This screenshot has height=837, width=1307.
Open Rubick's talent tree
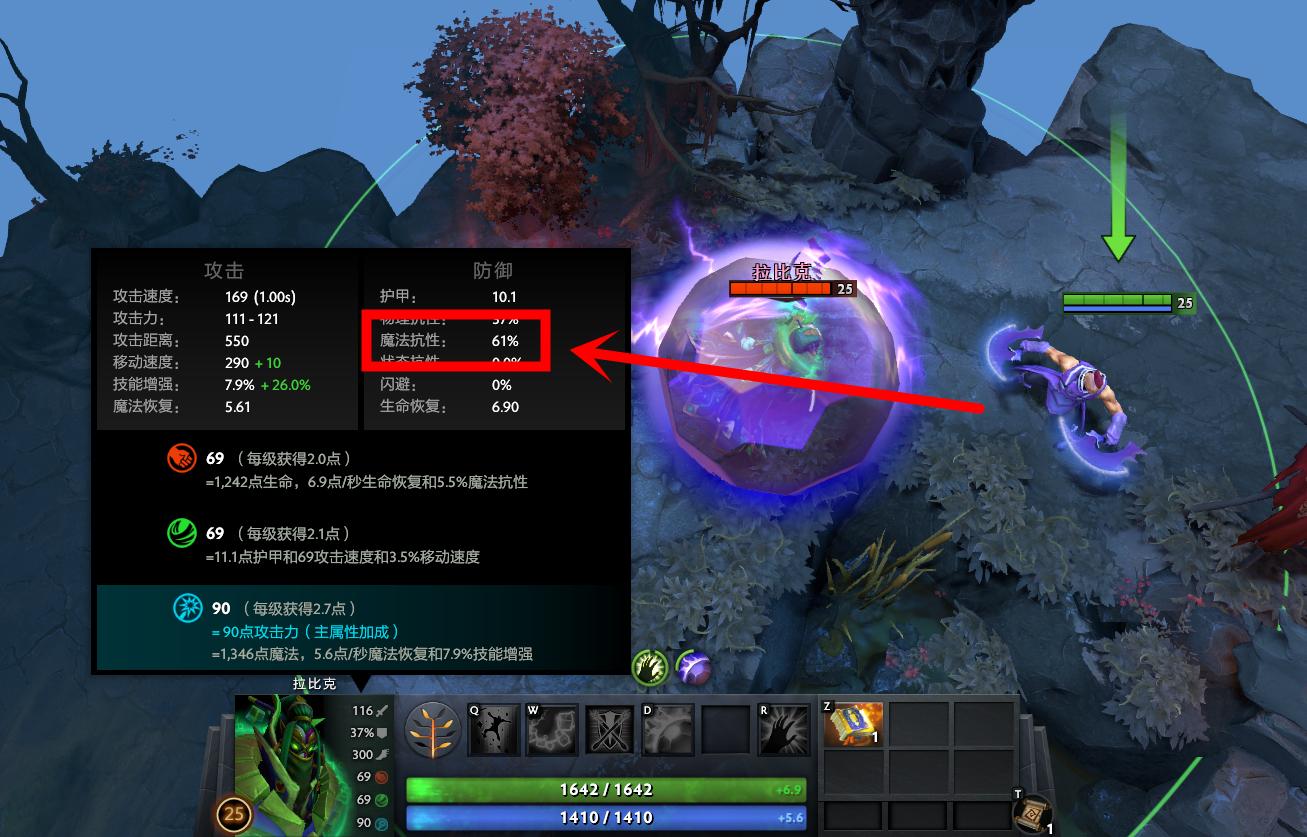[434, 729]
